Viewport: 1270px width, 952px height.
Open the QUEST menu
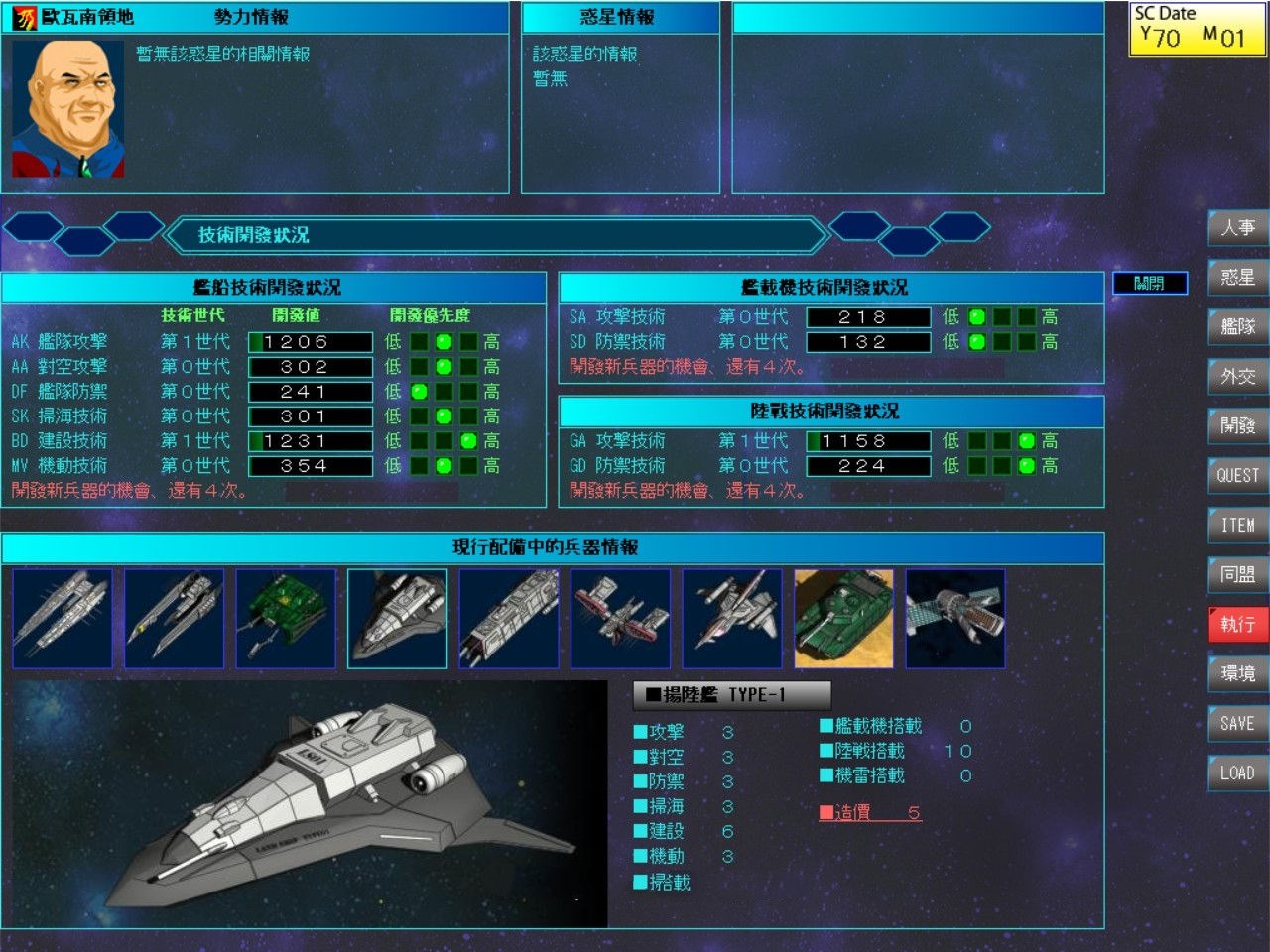(x=1237, y=476)
